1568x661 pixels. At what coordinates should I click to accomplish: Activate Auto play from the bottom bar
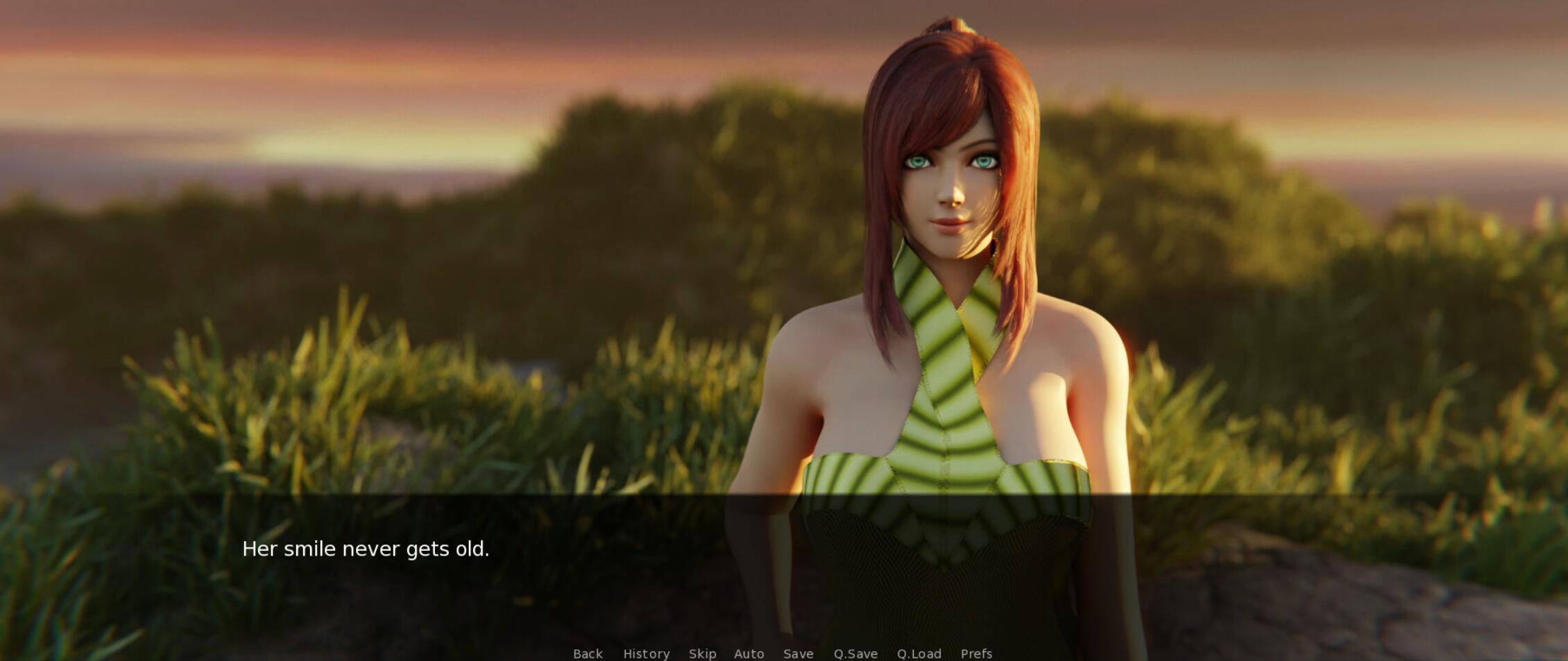coord(749,653)
